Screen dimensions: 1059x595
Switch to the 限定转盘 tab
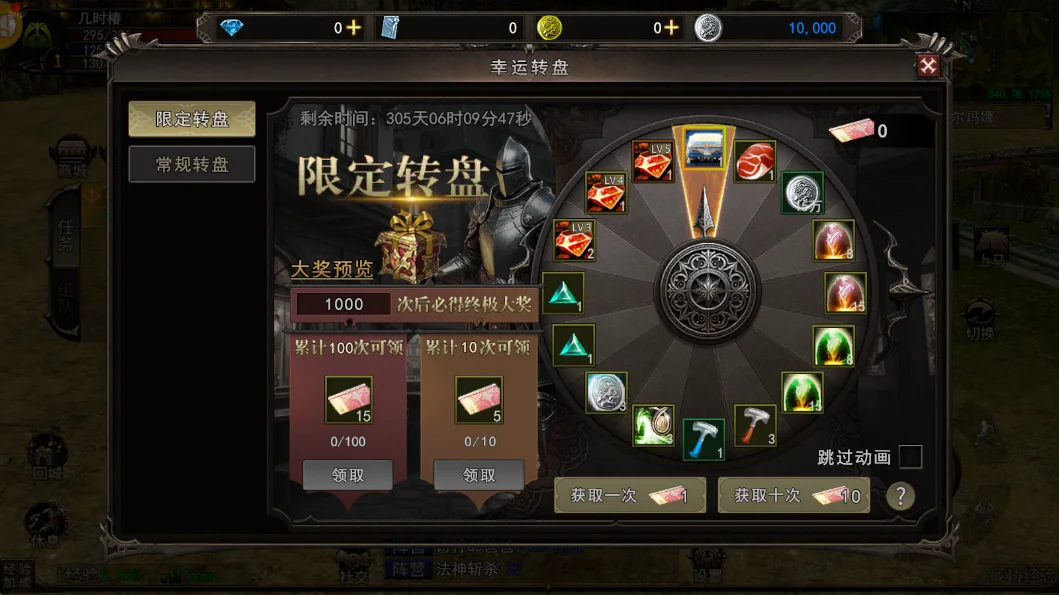192,119
